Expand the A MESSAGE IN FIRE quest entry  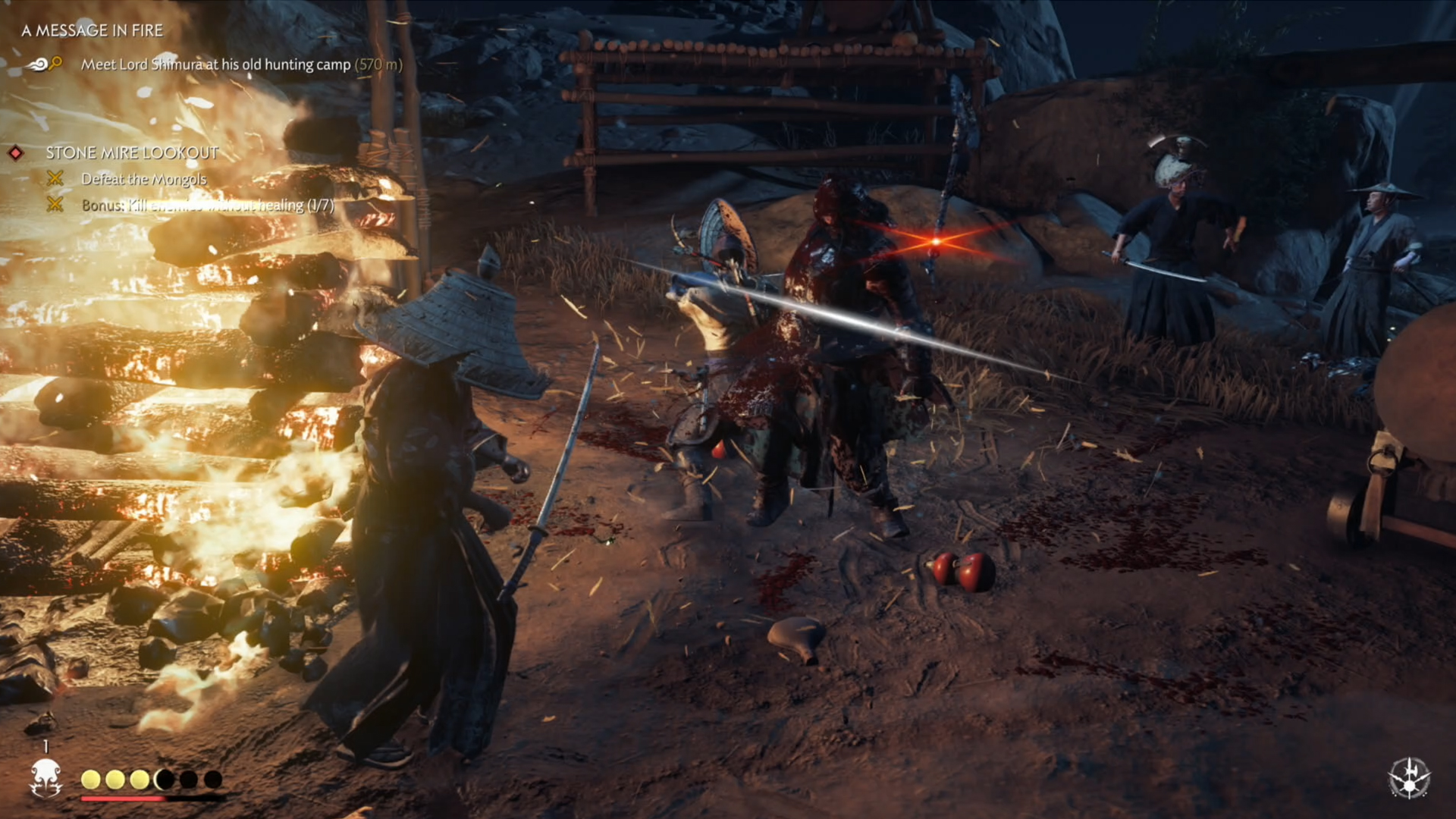tap(93, 32)
